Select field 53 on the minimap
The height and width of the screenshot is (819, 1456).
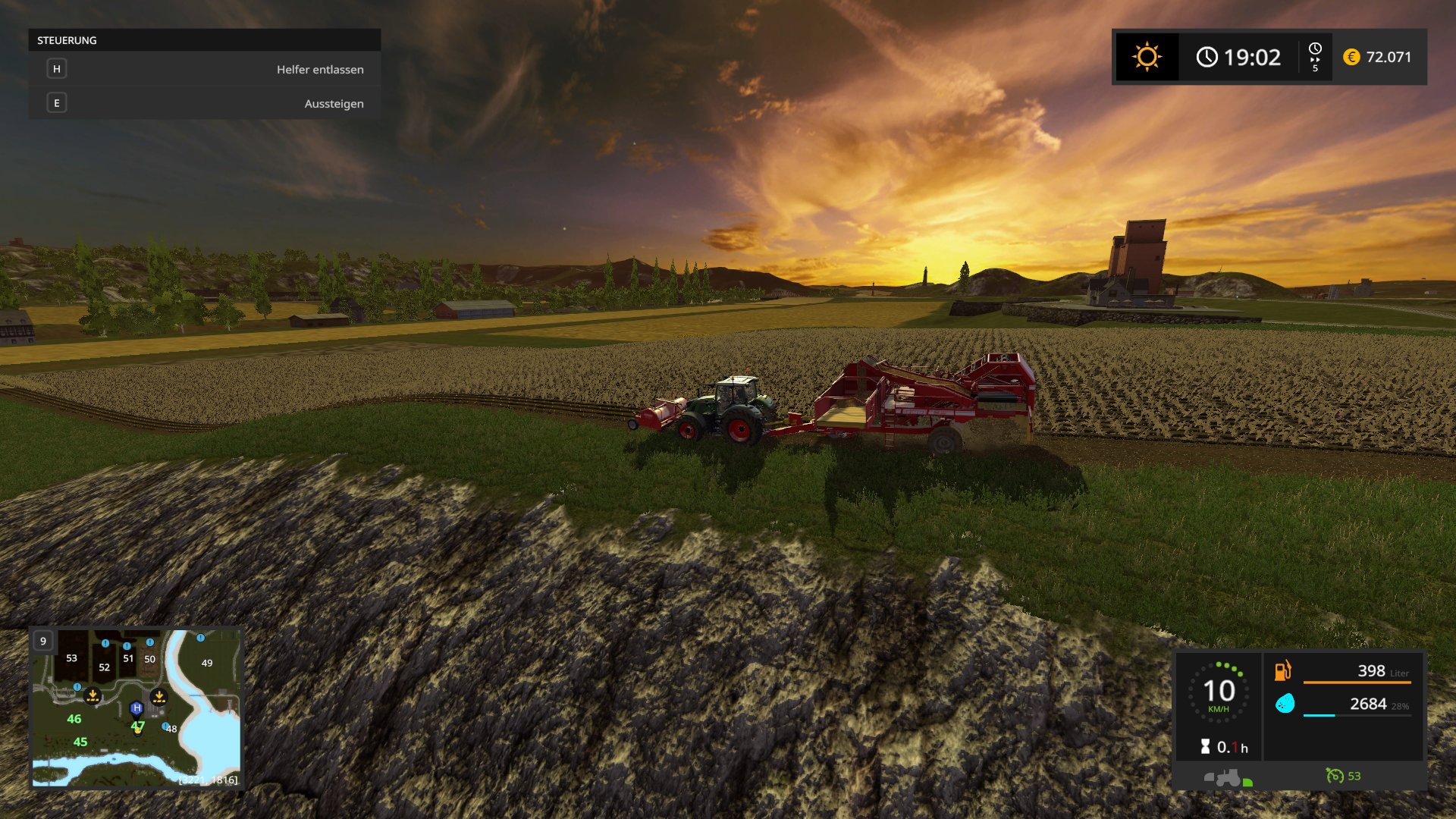(x=71, y=658)
